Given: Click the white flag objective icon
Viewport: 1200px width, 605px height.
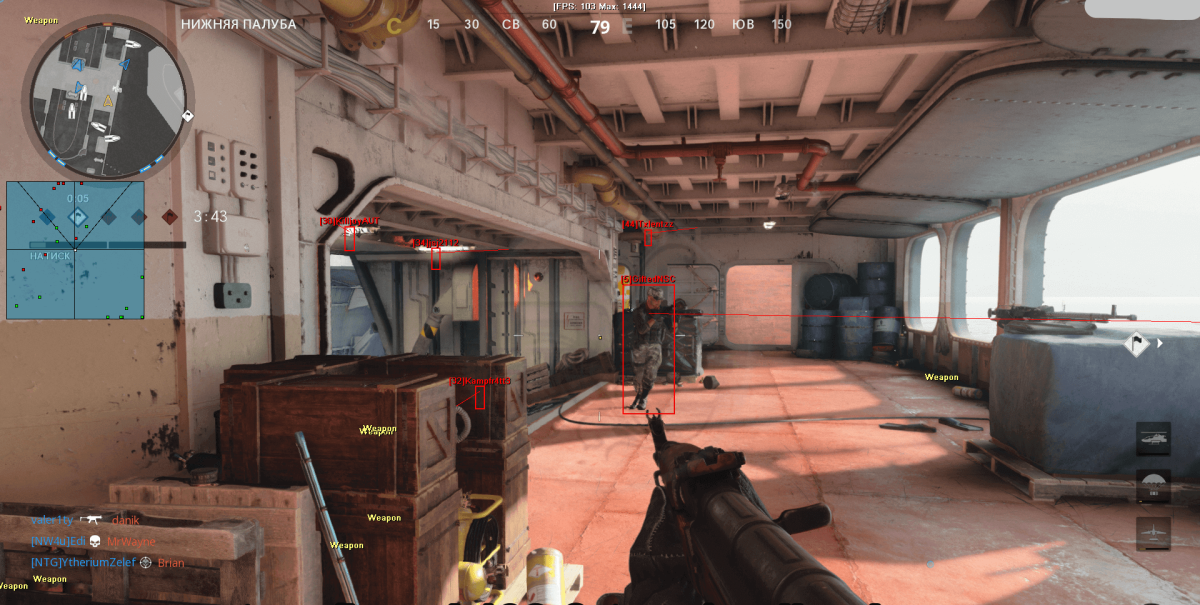Looking at the screenshot, I should pos(1137,344).
